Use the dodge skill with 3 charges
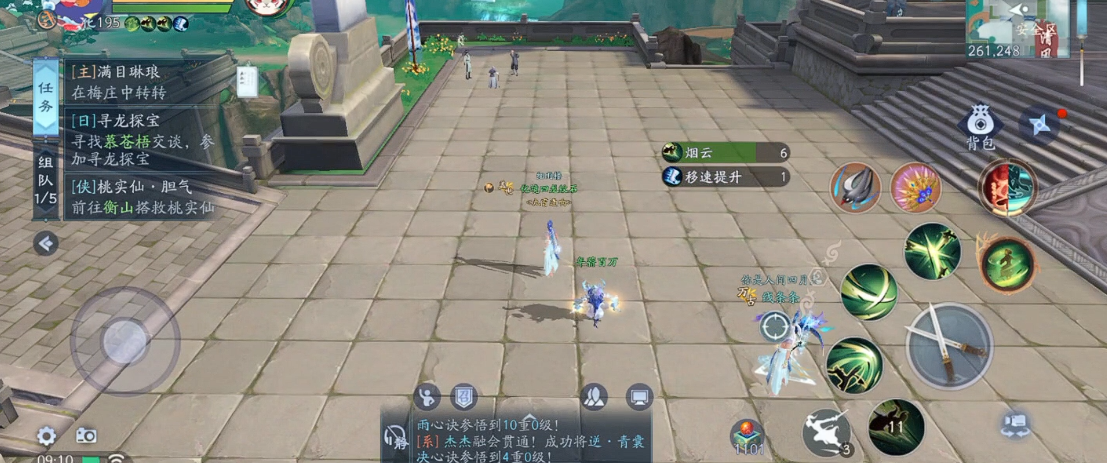Screen dimensions: 1107x463 click(x=827, y=432)
